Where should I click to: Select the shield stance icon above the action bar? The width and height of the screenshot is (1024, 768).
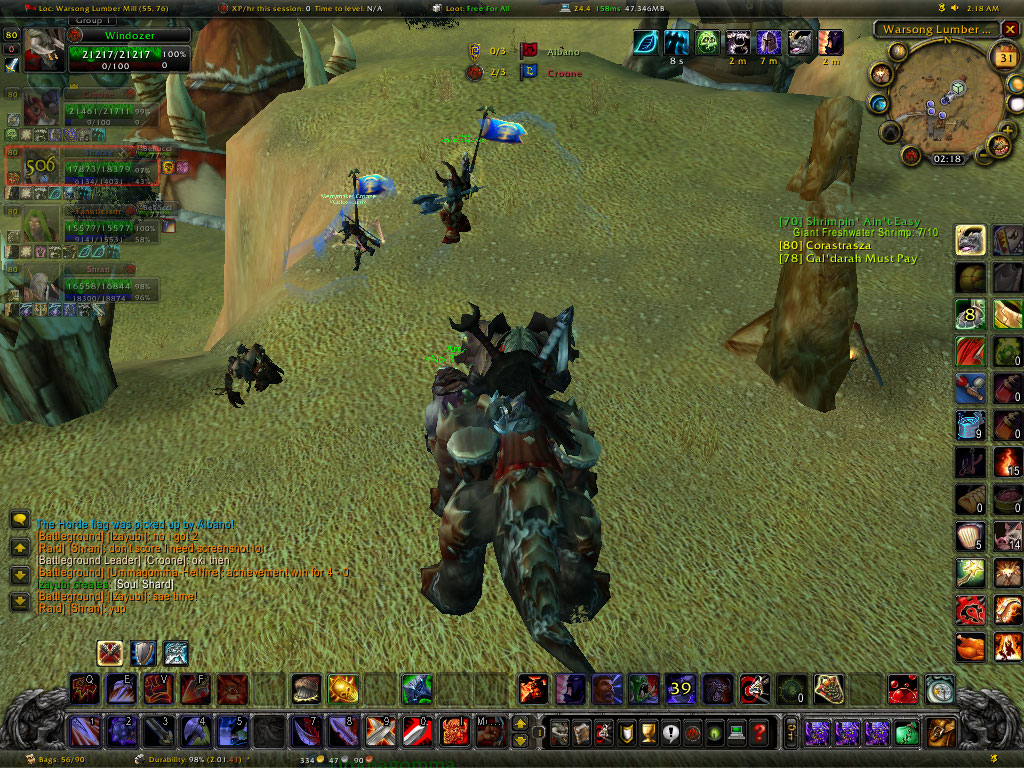[143, 653]
